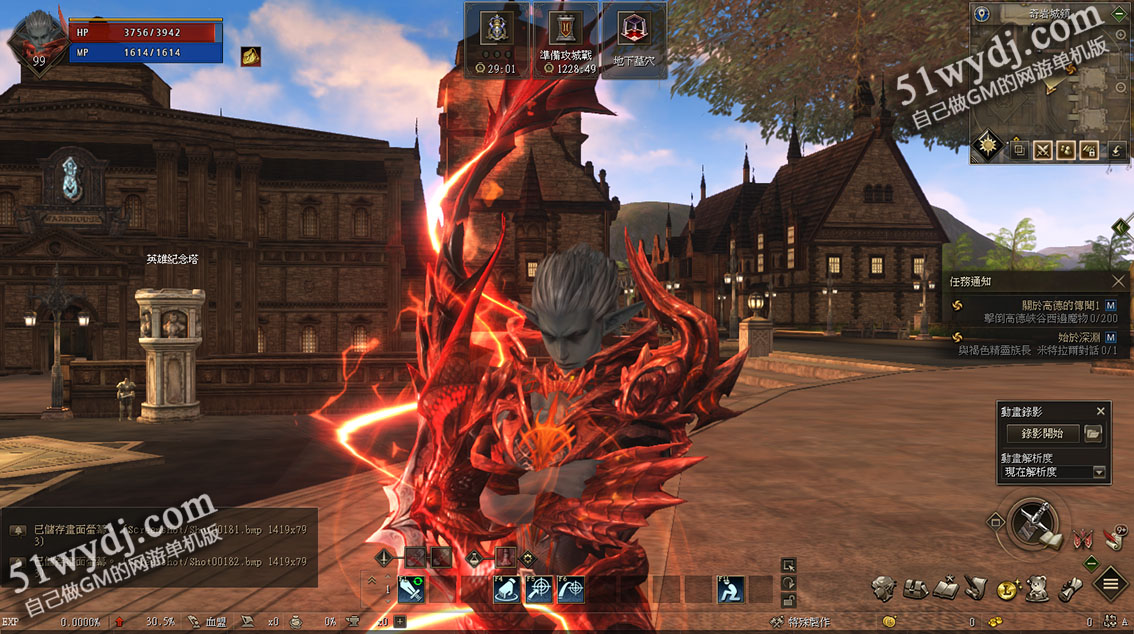This screenshot has width=1134, height=634.
Task: Activate the F1 sword attack skill
Action: pos(412,590)
